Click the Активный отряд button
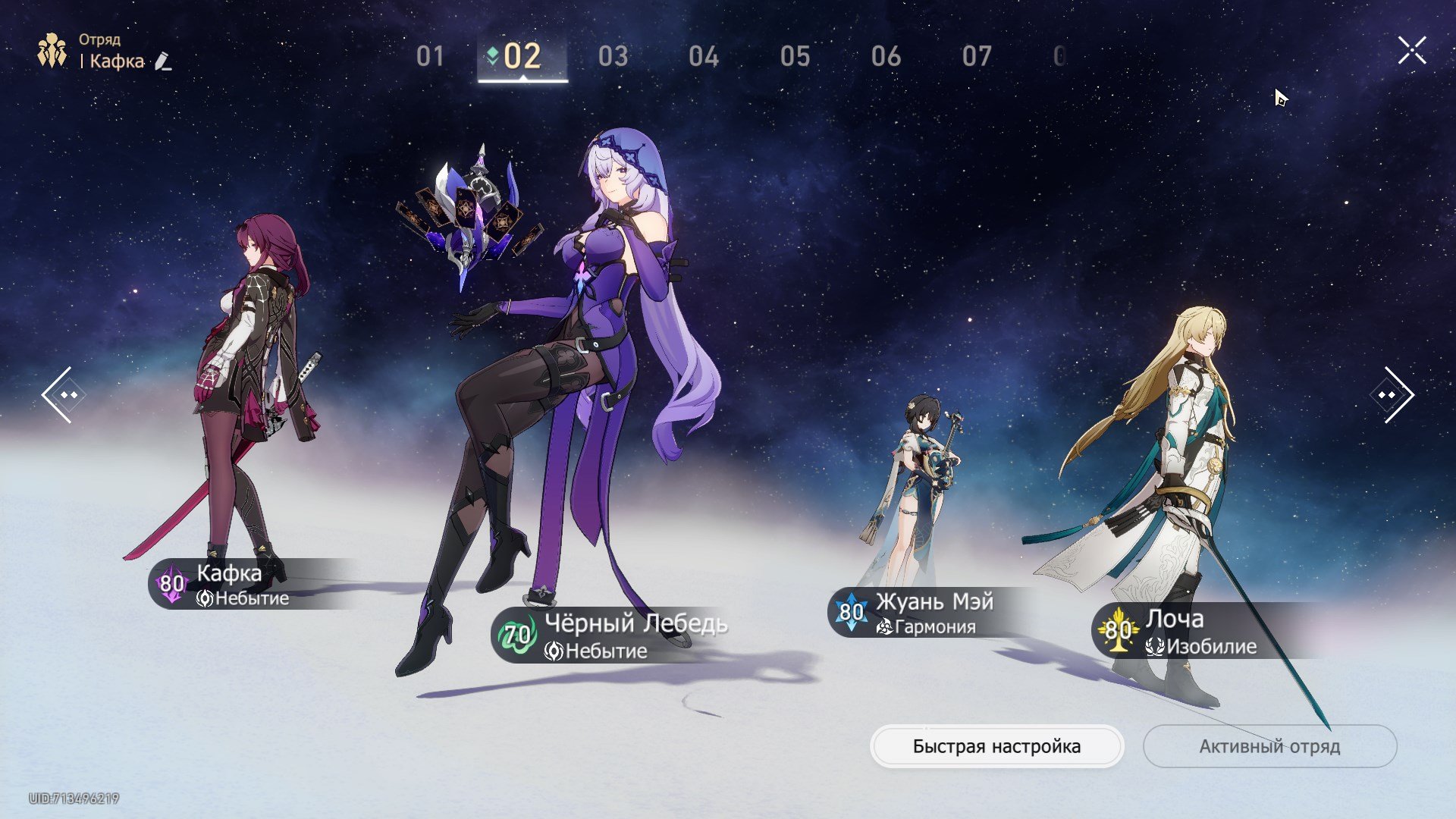The image size is (1456, 819). (1269, 746)
